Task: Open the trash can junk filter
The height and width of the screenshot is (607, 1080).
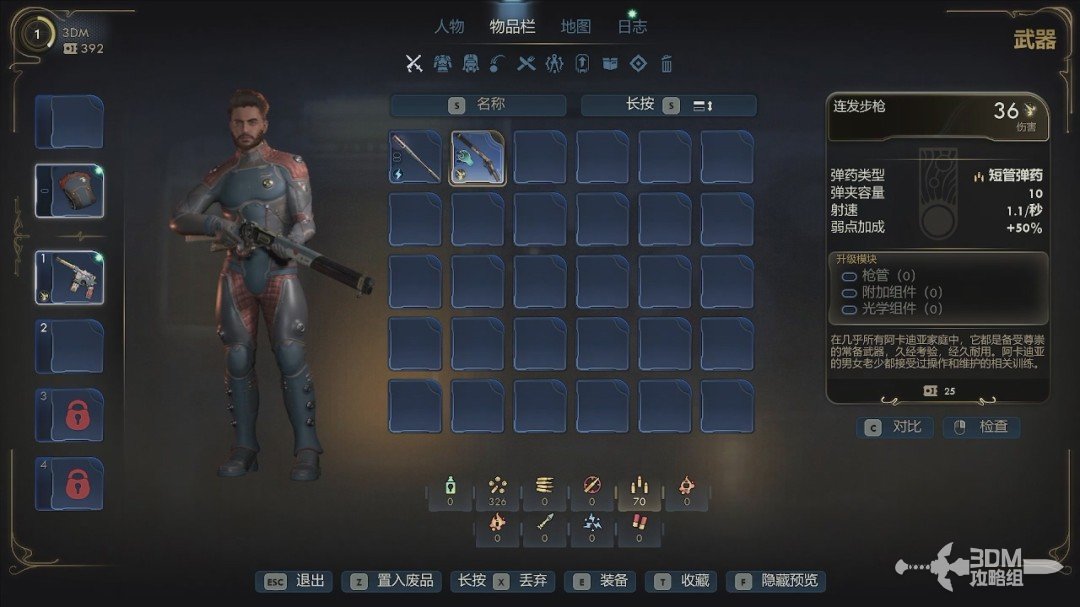Action: pyautogui.click(x=667, y=64)
